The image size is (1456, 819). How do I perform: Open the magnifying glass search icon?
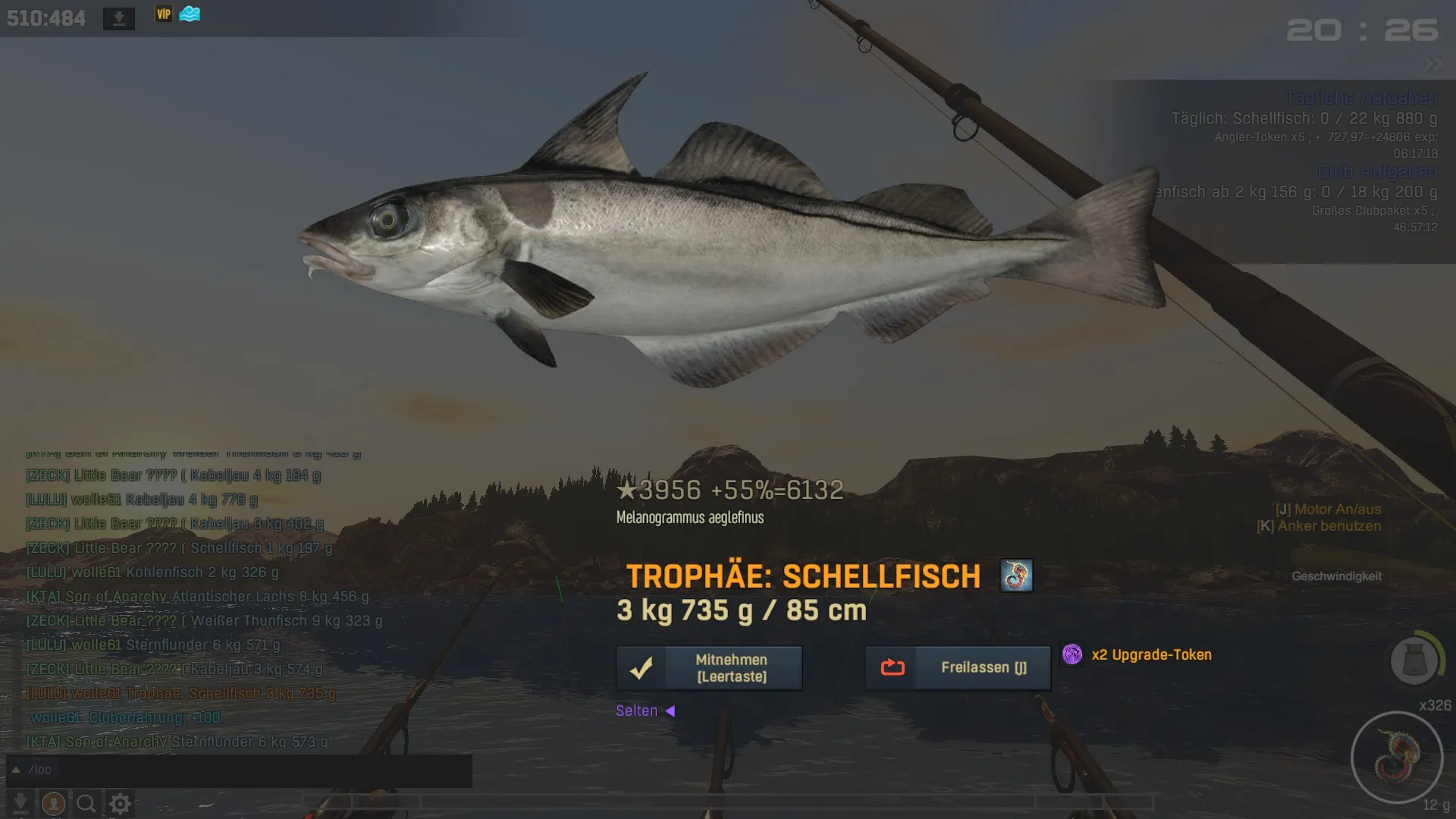click(86, 803)
